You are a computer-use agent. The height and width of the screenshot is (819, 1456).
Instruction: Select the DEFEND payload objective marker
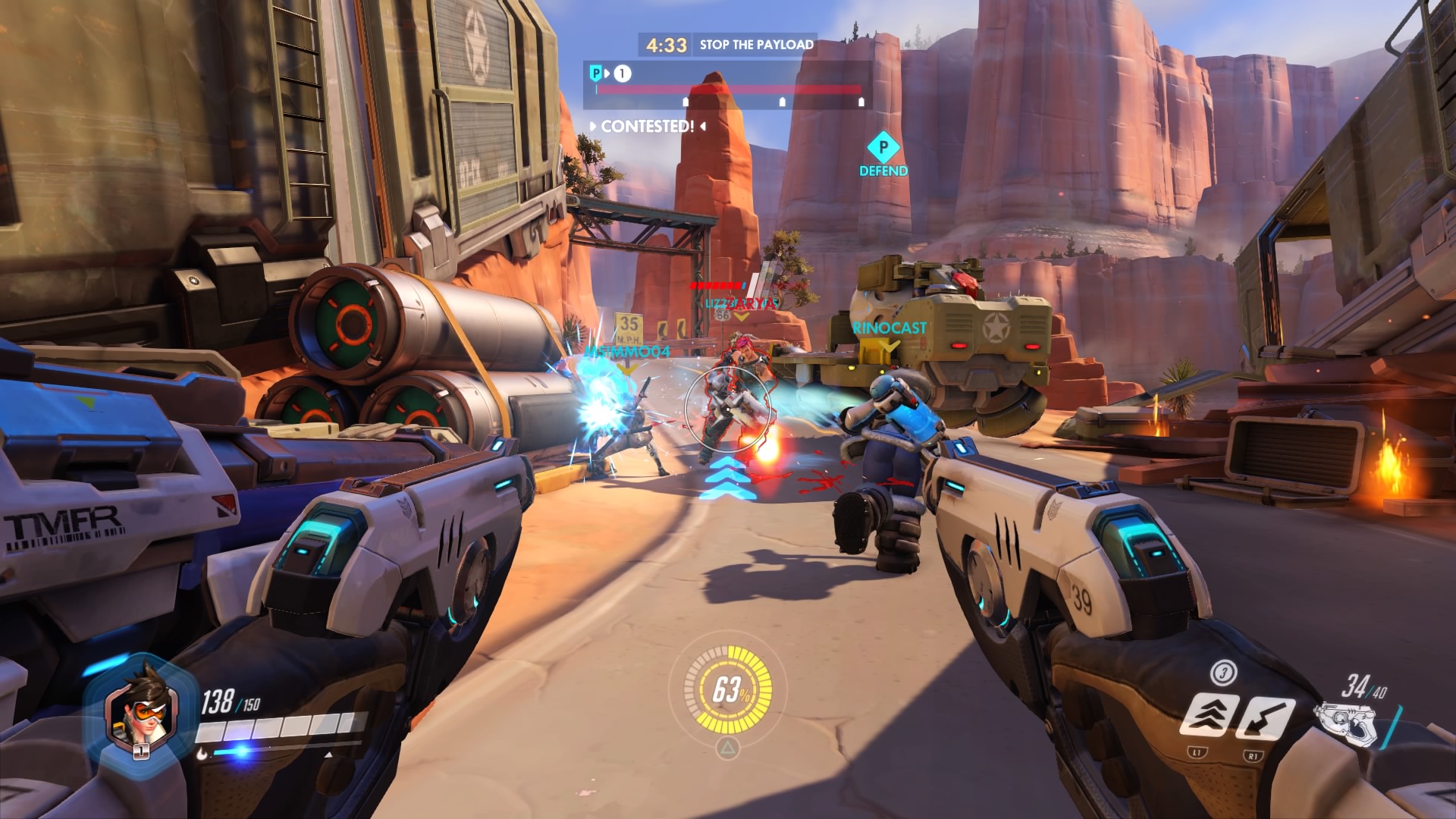[883, 154]
